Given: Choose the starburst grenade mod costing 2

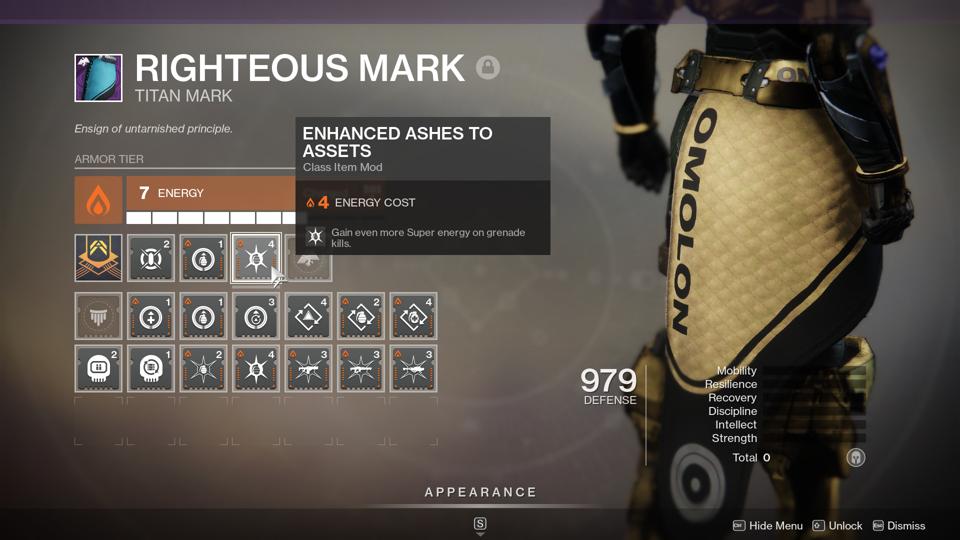Looking at the screenshot, I should pos(203,369).
